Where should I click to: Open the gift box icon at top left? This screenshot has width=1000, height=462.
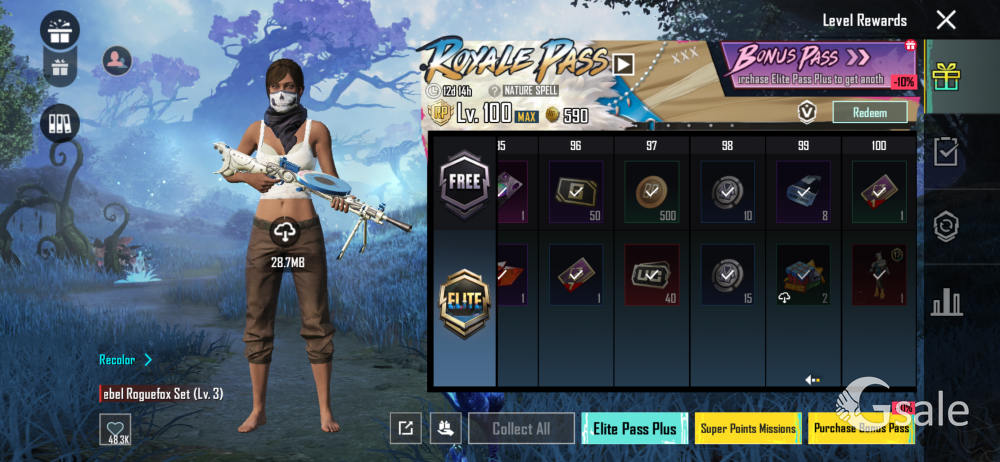(60, 29)
